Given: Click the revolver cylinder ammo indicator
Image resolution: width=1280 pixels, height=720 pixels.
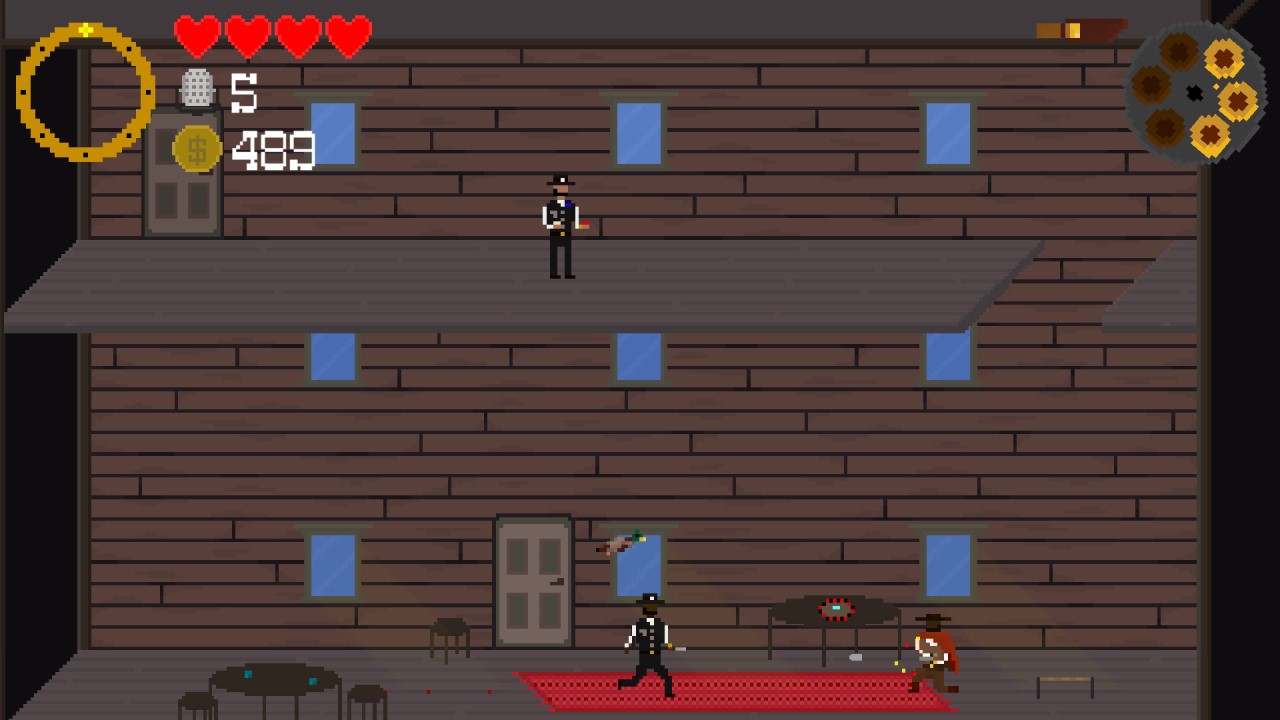Looking at the screenshot, I should click(x=1194, y=92).
